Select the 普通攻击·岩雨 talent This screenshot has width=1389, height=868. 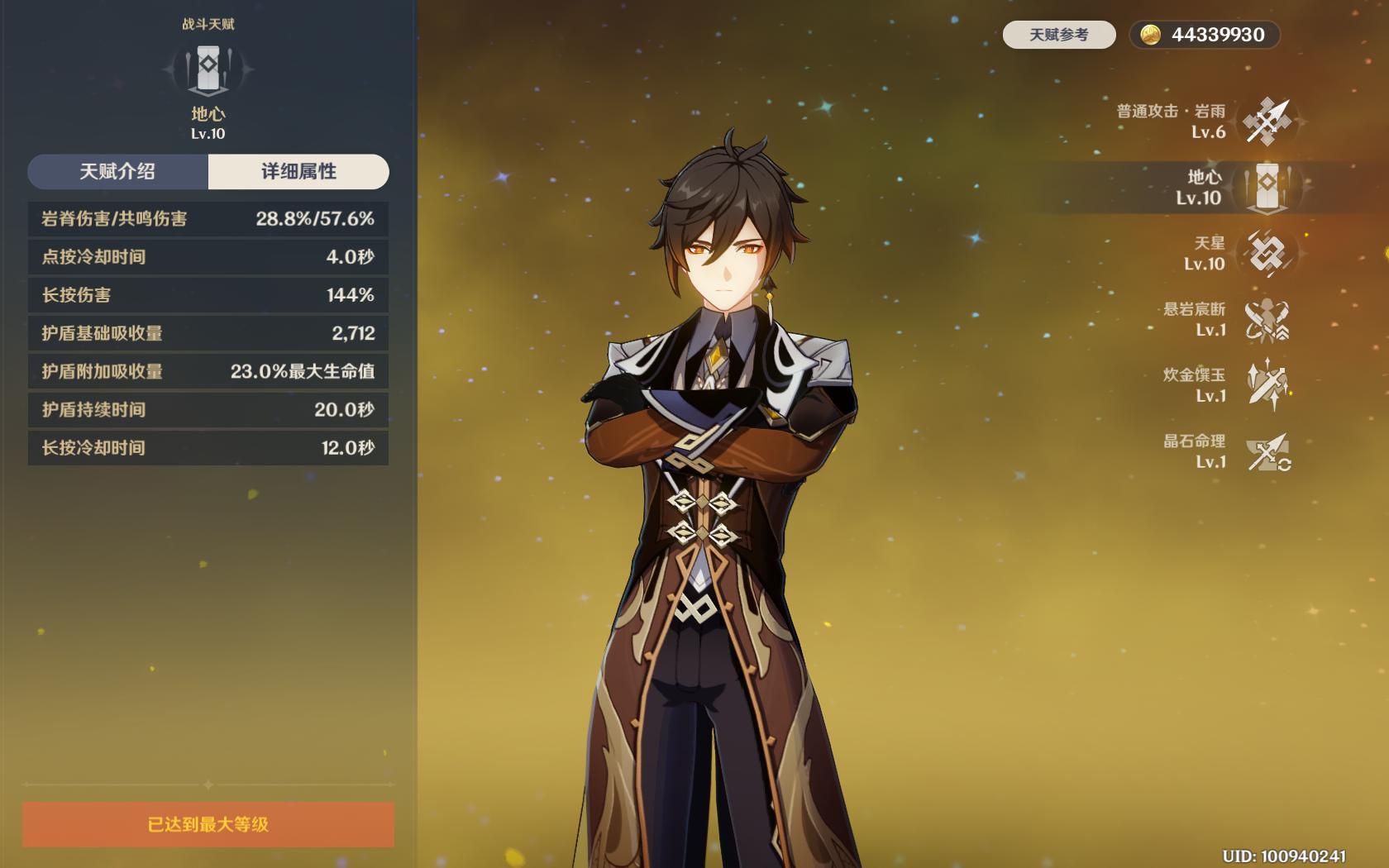(1266, 122)
